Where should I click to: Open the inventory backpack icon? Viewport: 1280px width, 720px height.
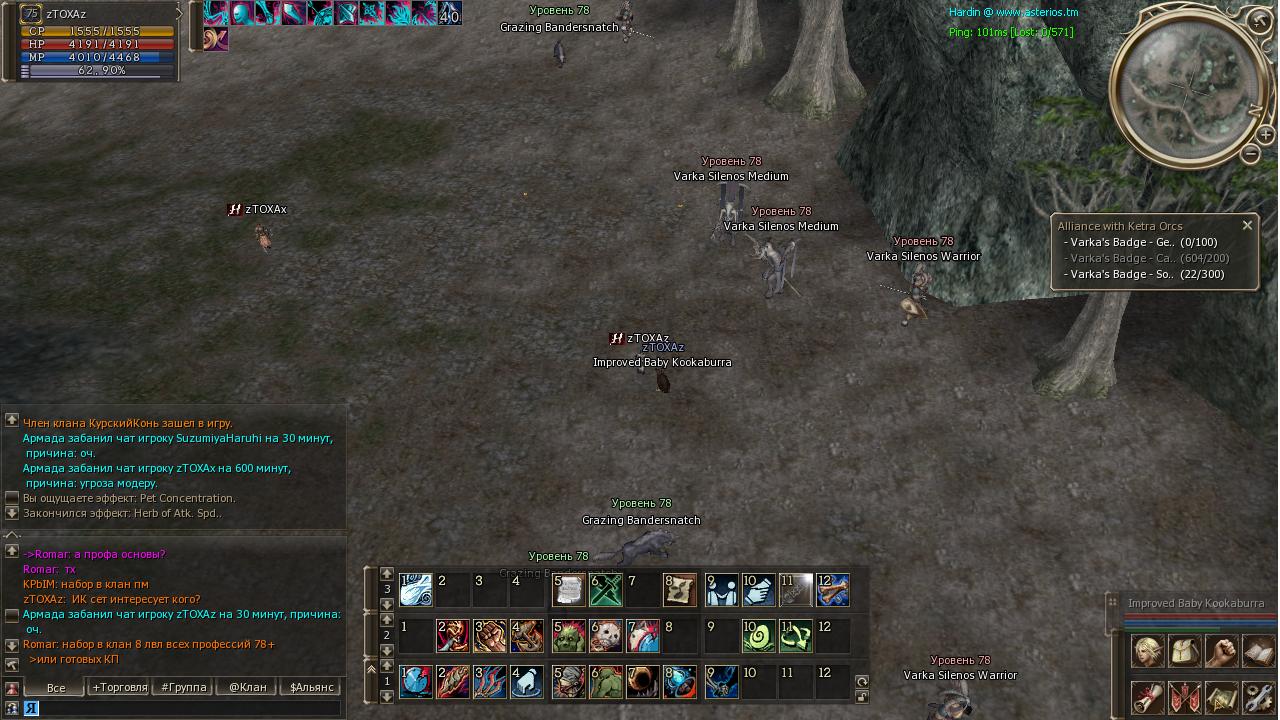(1185, 651)
